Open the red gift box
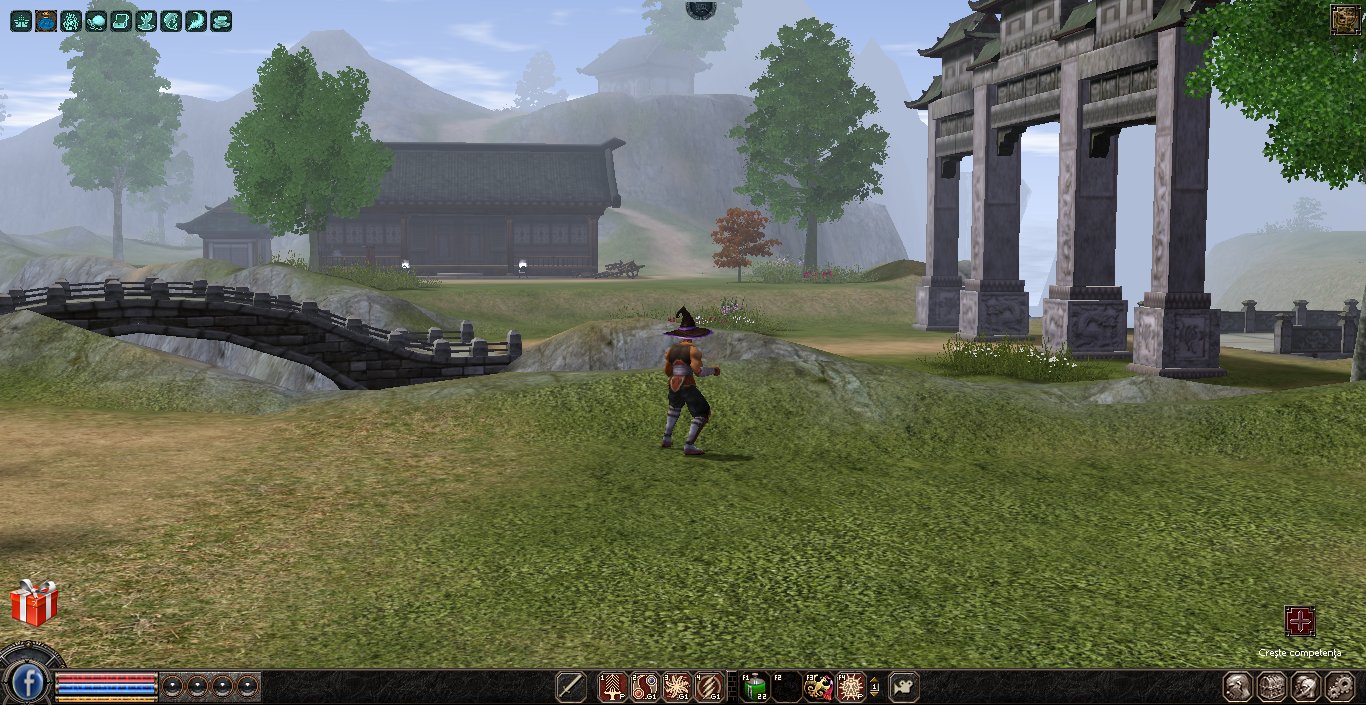This screenshot has width=1366, height=705. click(34, 603)
